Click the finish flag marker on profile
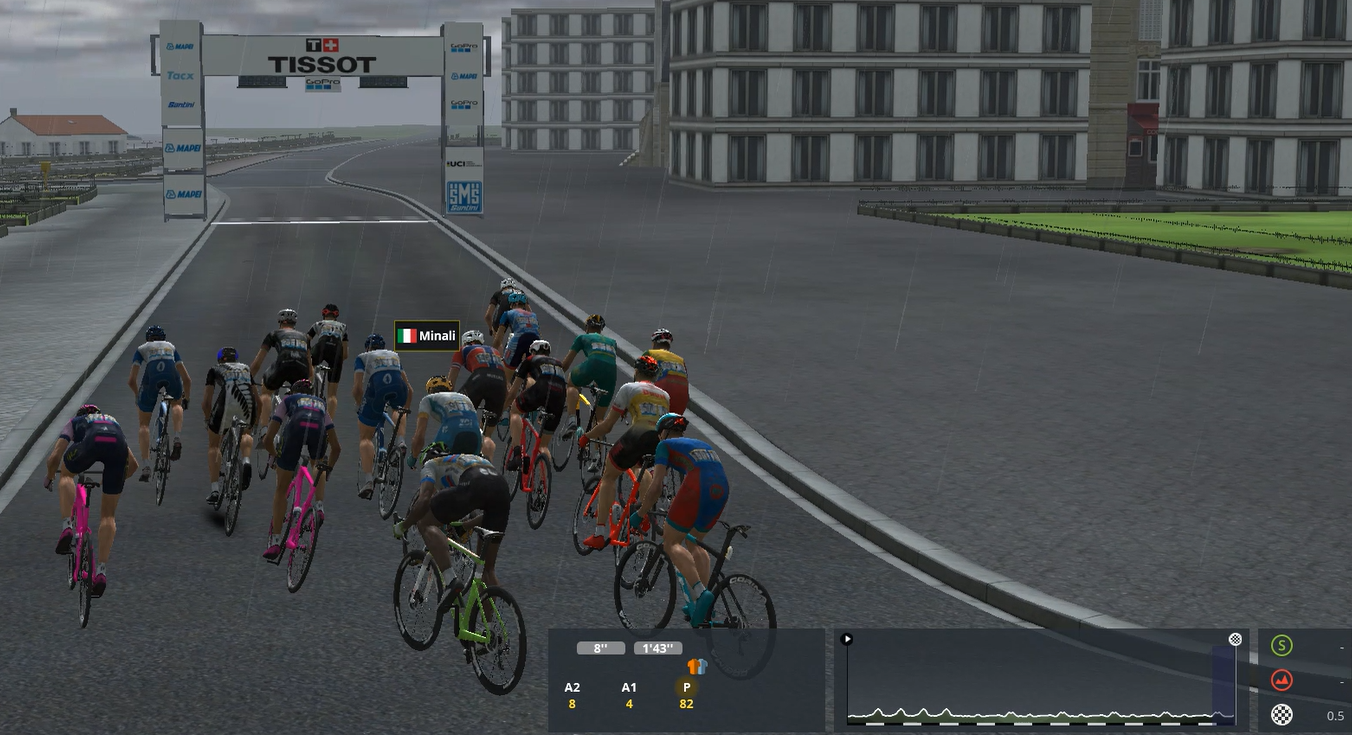This screenshot has height=735, width=1352. 1235,639
